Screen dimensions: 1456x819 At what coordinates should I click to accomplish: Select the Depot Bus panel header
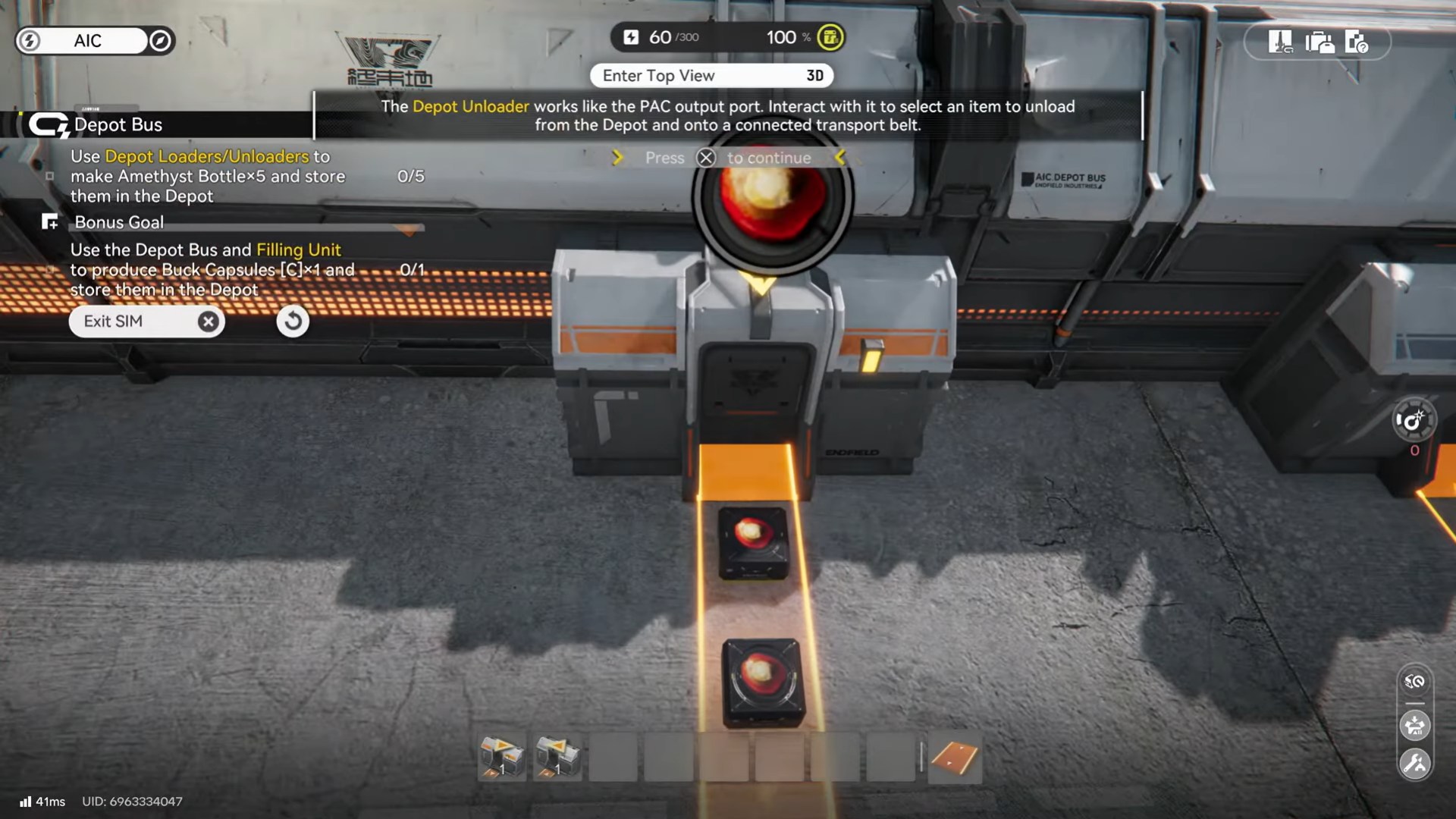pos(118,124)
